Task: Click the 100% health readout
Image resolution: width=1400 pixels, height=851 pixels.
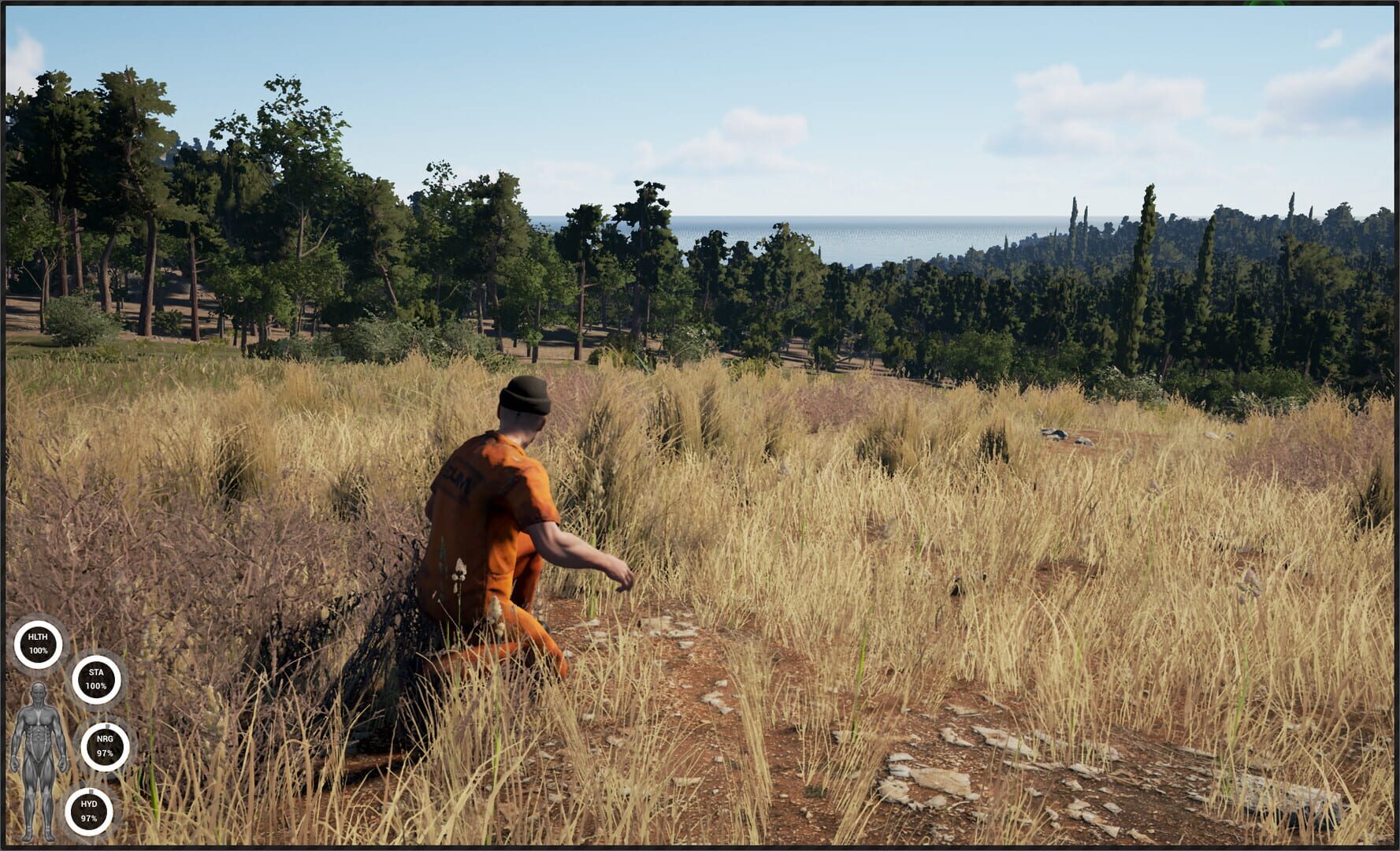Action: pos(39,651)
